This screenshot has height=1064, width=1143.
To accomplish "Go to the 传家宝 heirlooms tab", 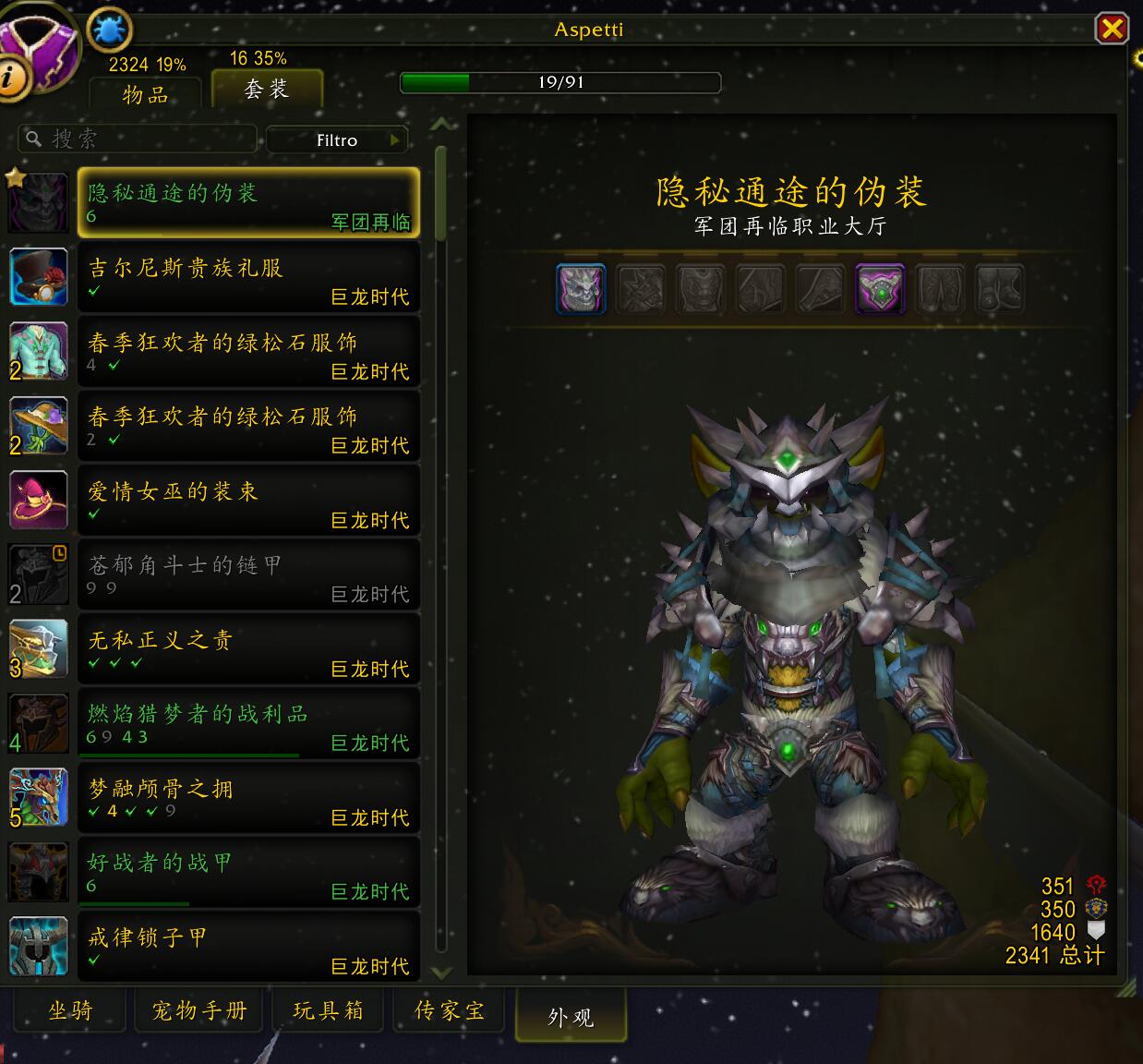I will point(450,1011).
